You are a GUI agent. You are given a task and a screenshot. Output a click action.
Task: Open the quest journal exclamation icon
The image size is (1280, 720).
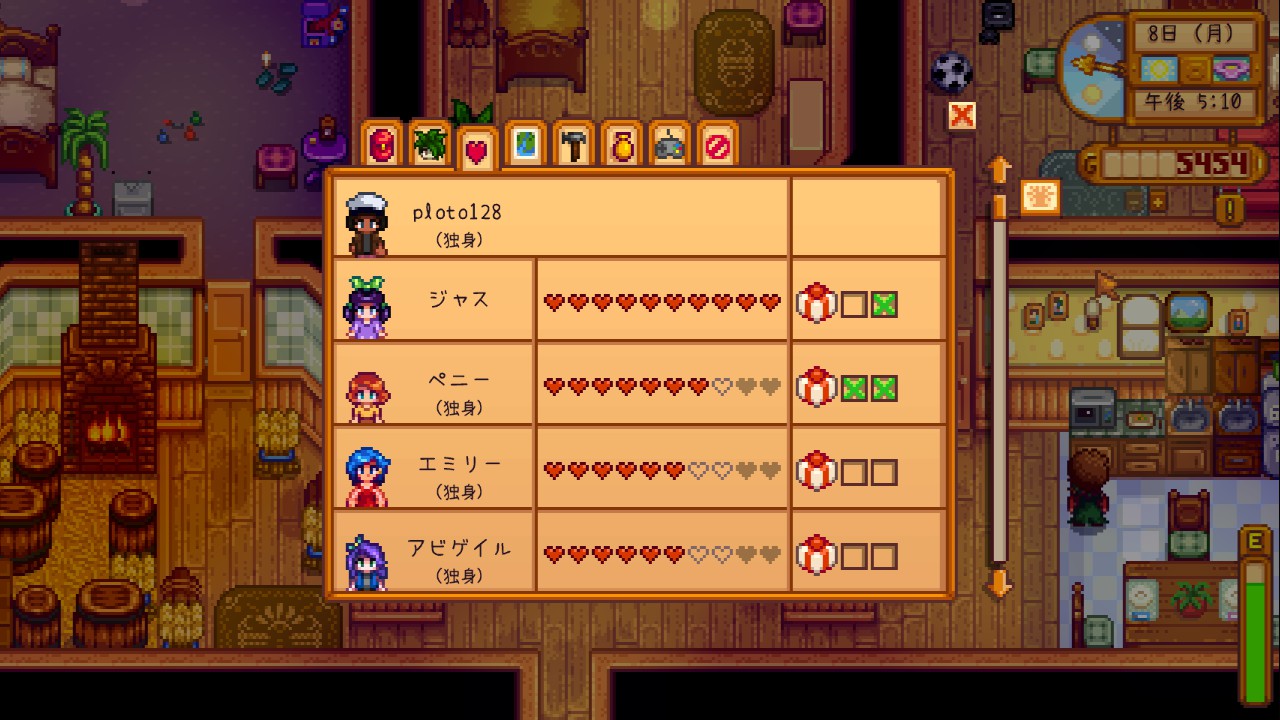tap(1228, 212)
